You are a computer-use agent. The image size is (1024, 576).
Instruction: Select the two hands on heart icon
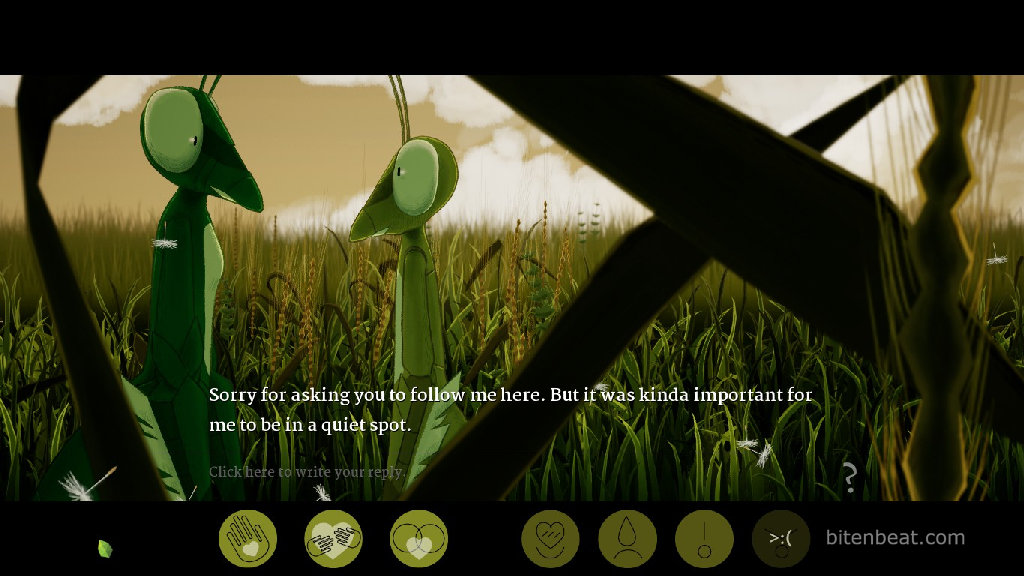pos(333,538)
